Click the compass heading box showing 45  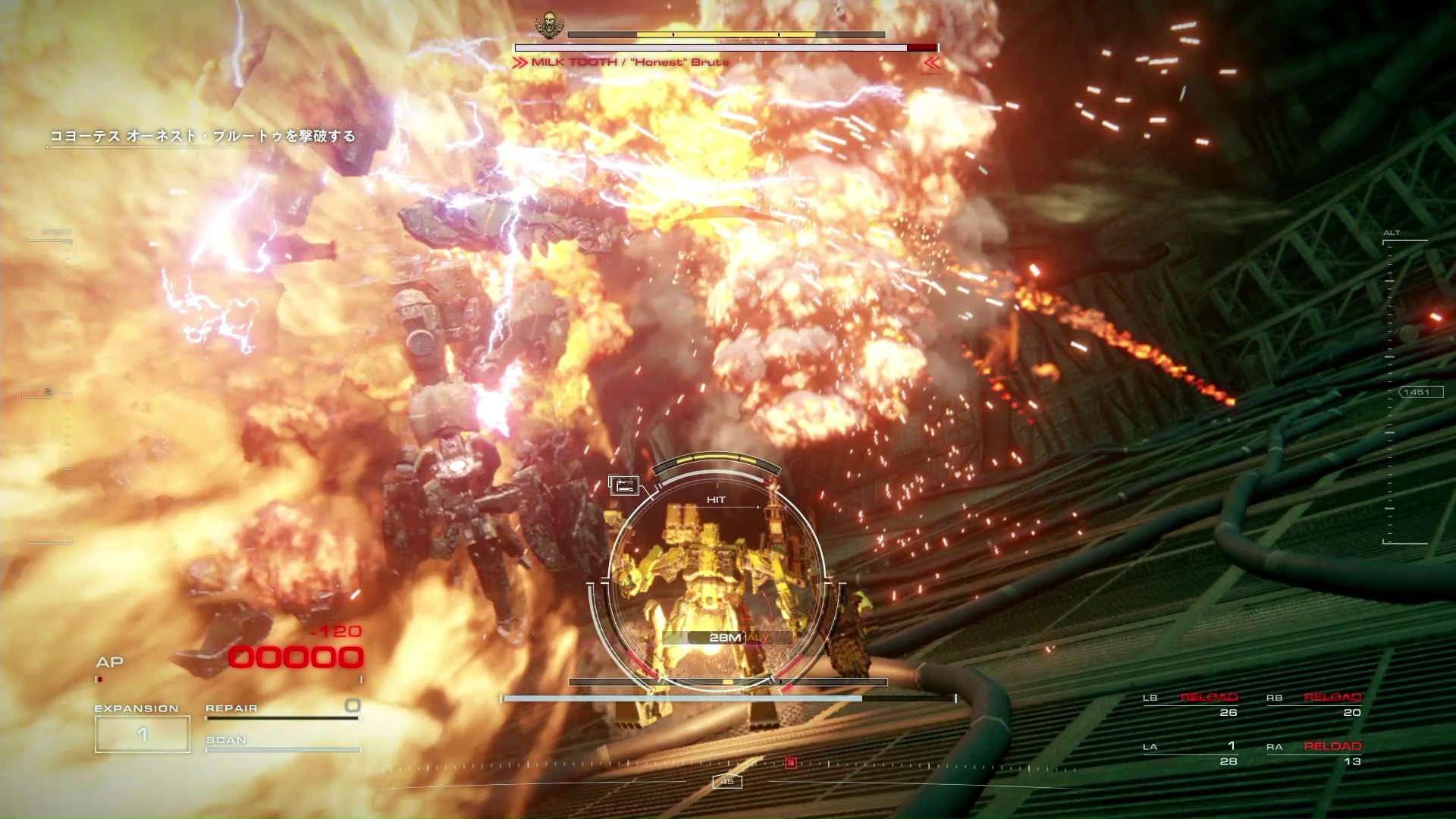(727, 781)
